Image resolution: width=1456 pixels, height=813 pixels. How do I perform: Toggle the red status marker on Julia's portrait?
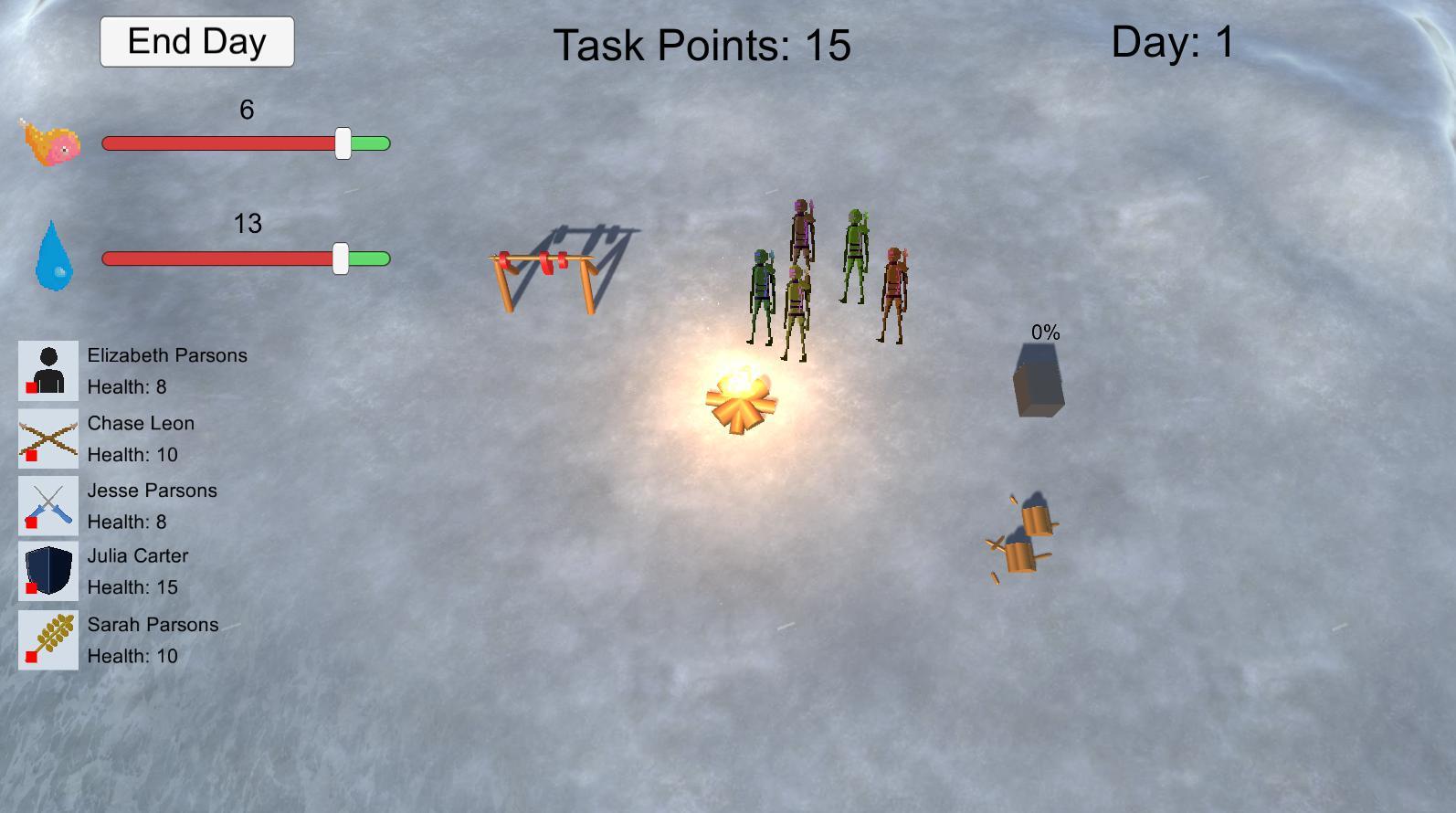coord(30,589)
